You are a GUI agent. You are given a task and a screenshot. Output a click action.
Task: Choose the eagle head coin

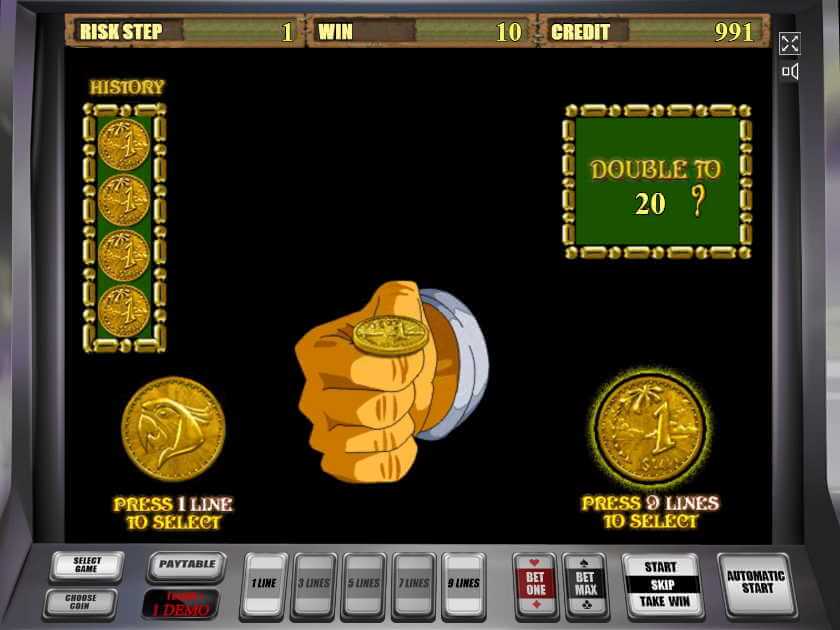(x=173, y=428)
